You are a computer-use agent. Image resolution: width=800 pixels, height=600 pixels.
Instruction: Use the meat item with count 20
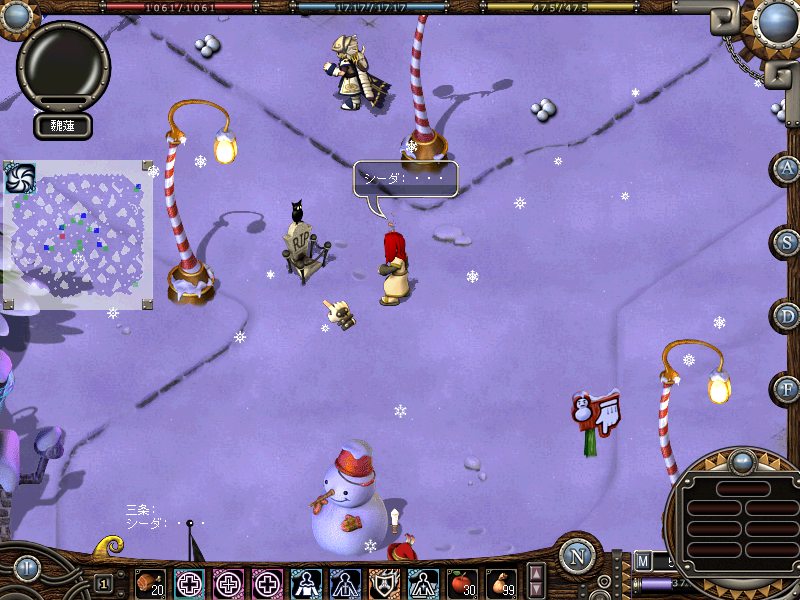point(151,583)
